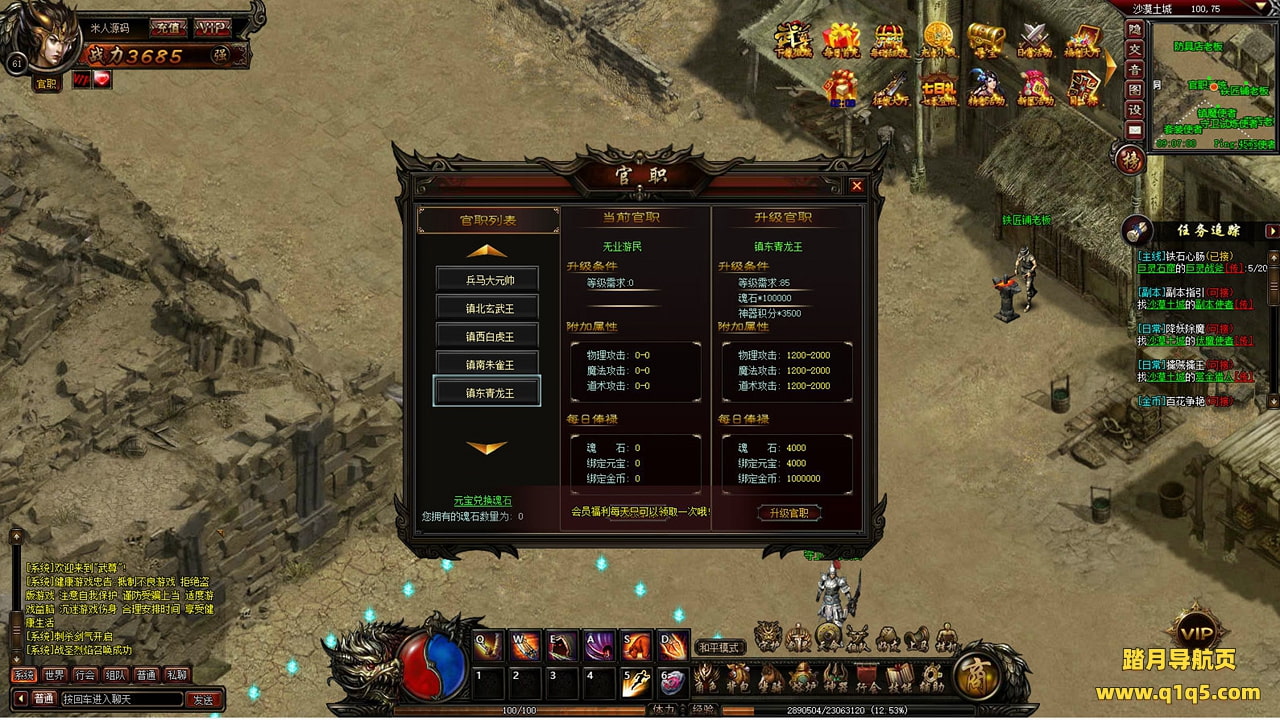Pick the 镇南朱雀王 rank entry
The image size is (1280, 720).
488,364
